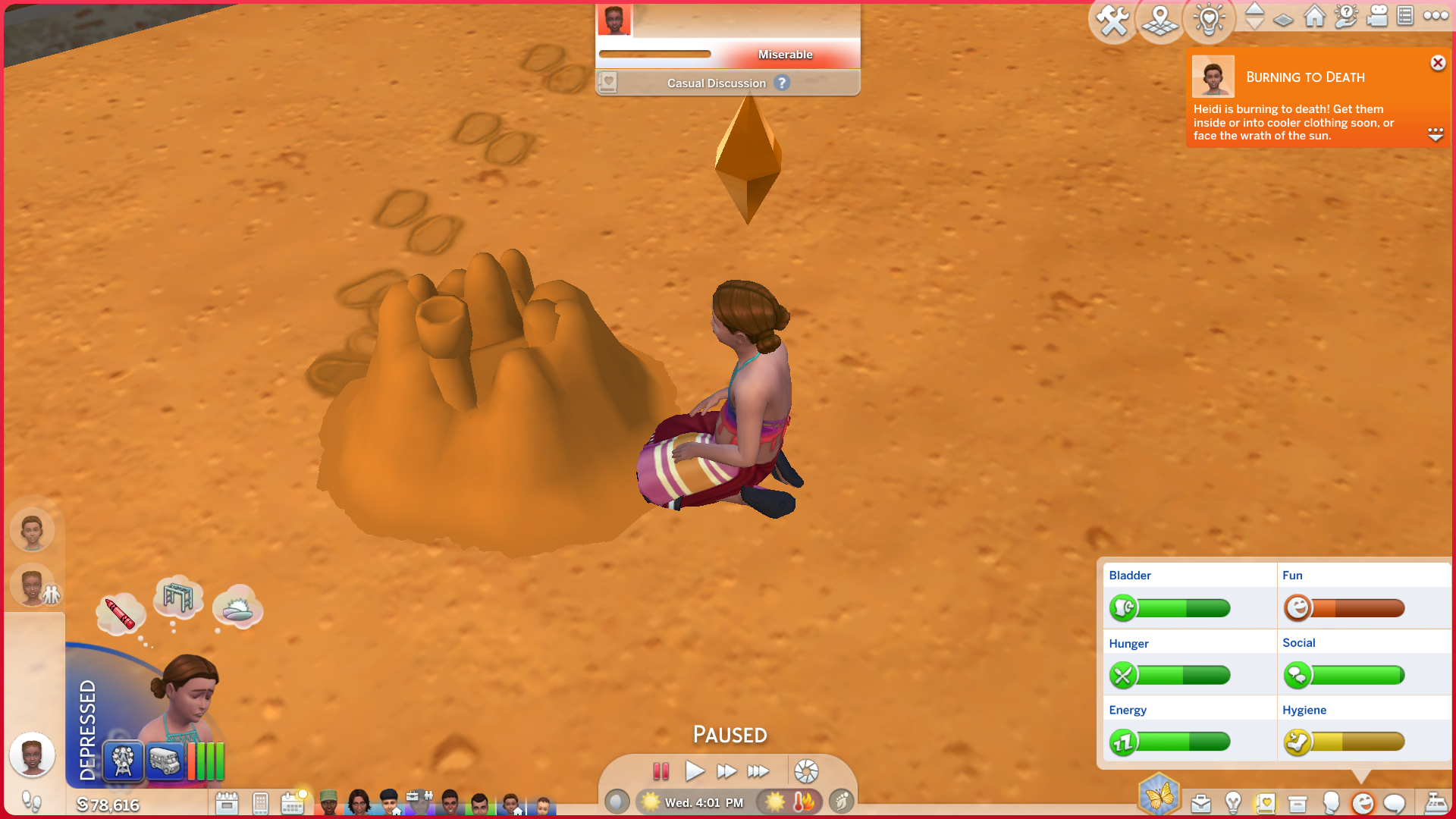Select the red crayon whim bubble
Image resolution: width=1456 pixels, height=819 pixels.
pyautogui.click(x=120, y=613)
